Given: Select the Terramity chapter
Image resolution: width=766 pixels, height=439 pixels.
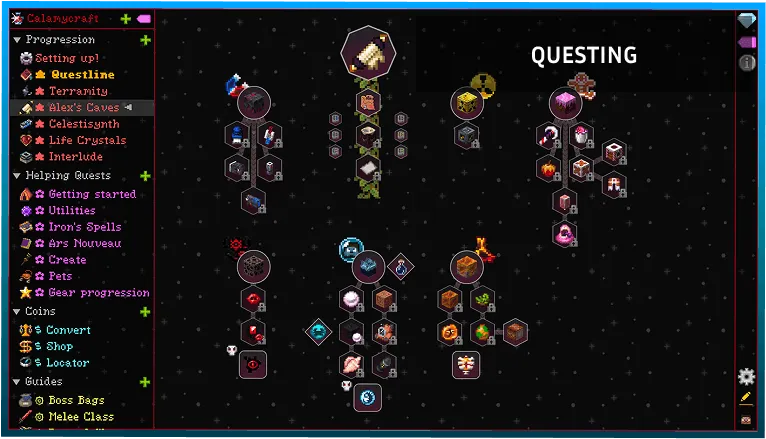Looking at the screenshot, I should pyautogui.click(x=78, y=91).
